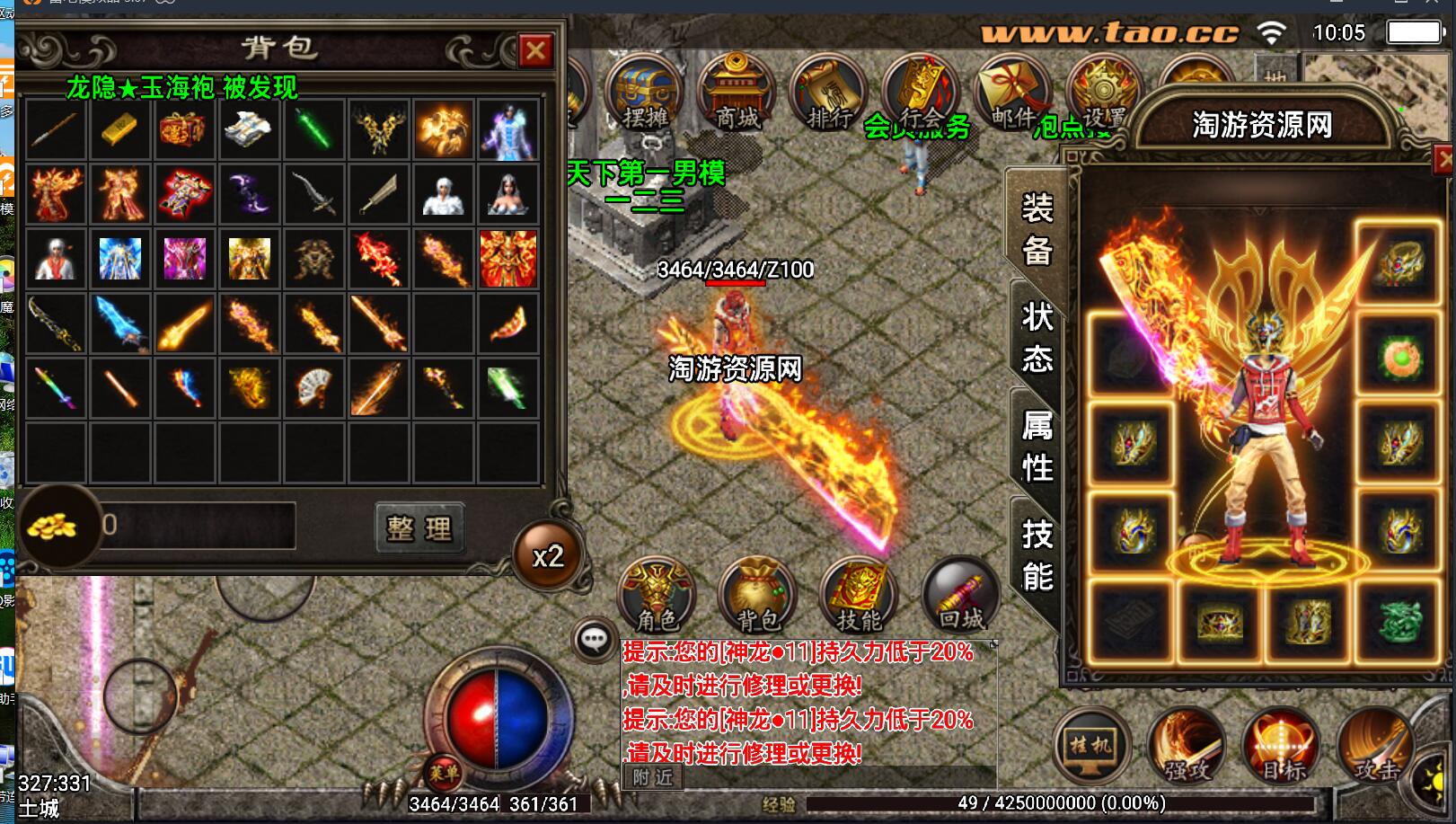Switch to the 装备 equipment tab
The height and width of the screenshot is (824, 1456).
(1037, 230)
